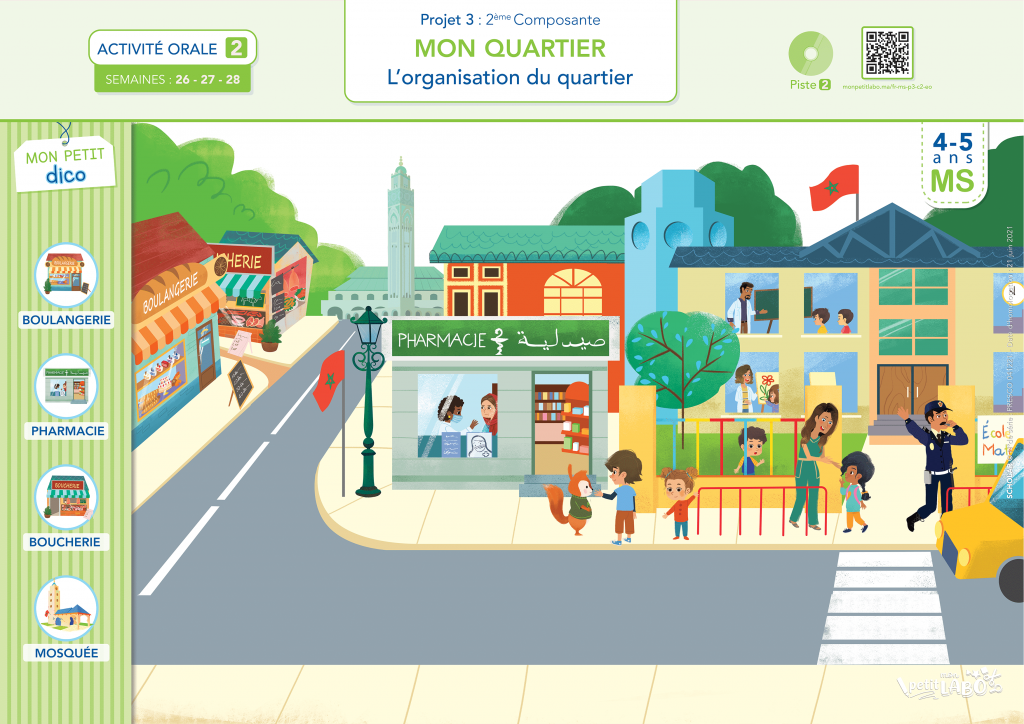The width and height of the screenshot is (1024, 724).
Task: Open the monpetitlabo.ma link under QR code
Action: click(x=888, y=87)
